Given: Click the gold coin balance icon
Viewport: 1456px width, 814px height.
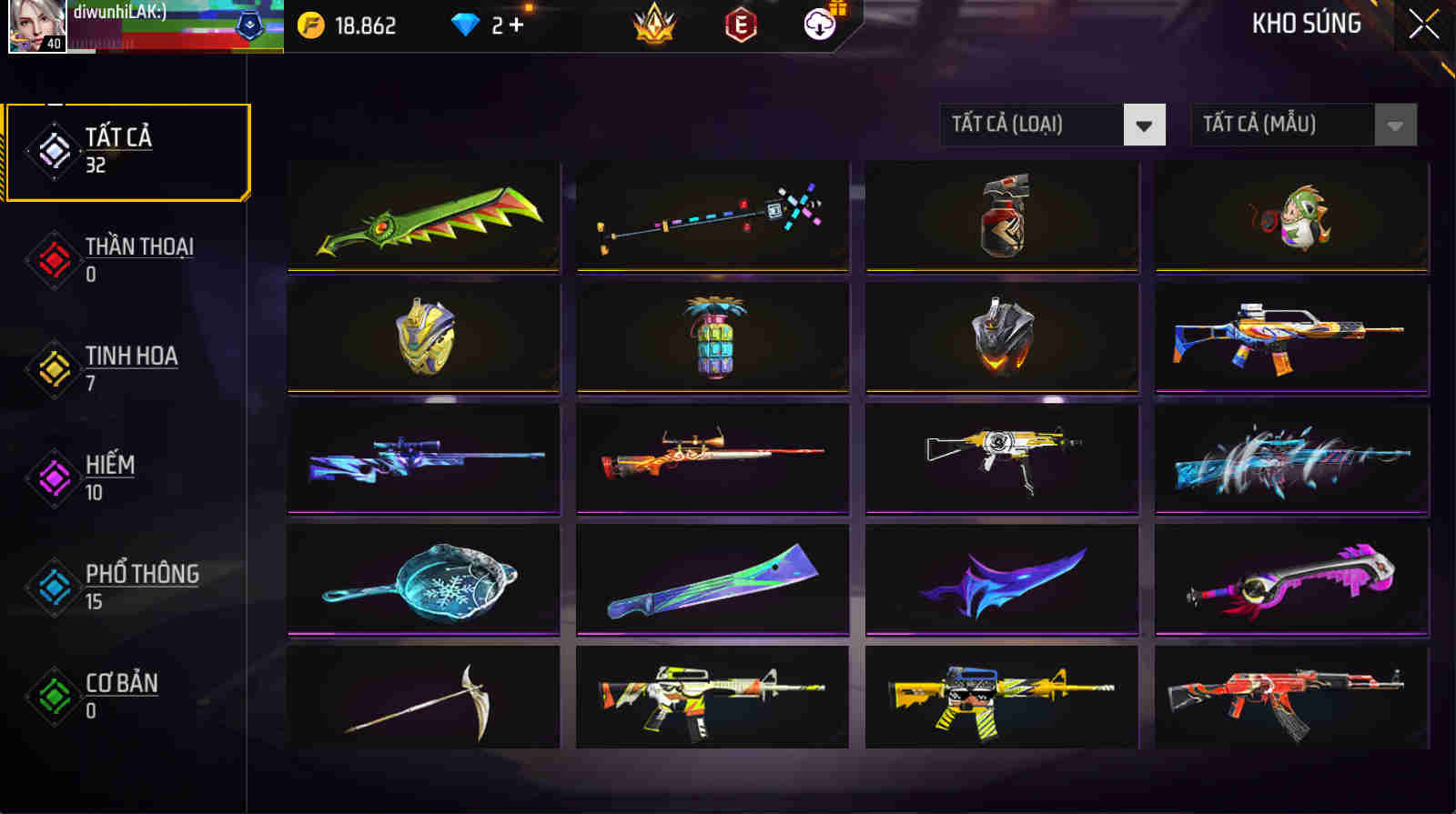Looking at the screenshot, I should 314,25.
